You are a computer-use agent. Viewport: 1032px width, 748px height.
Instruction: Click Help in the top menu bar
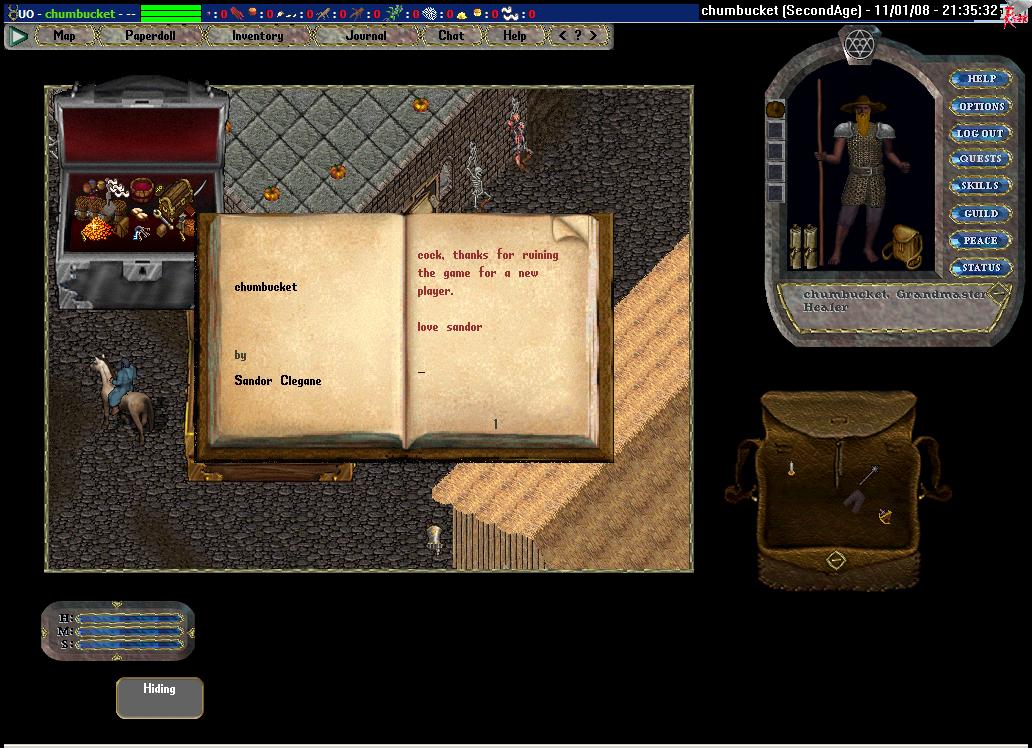pos(514,36)
